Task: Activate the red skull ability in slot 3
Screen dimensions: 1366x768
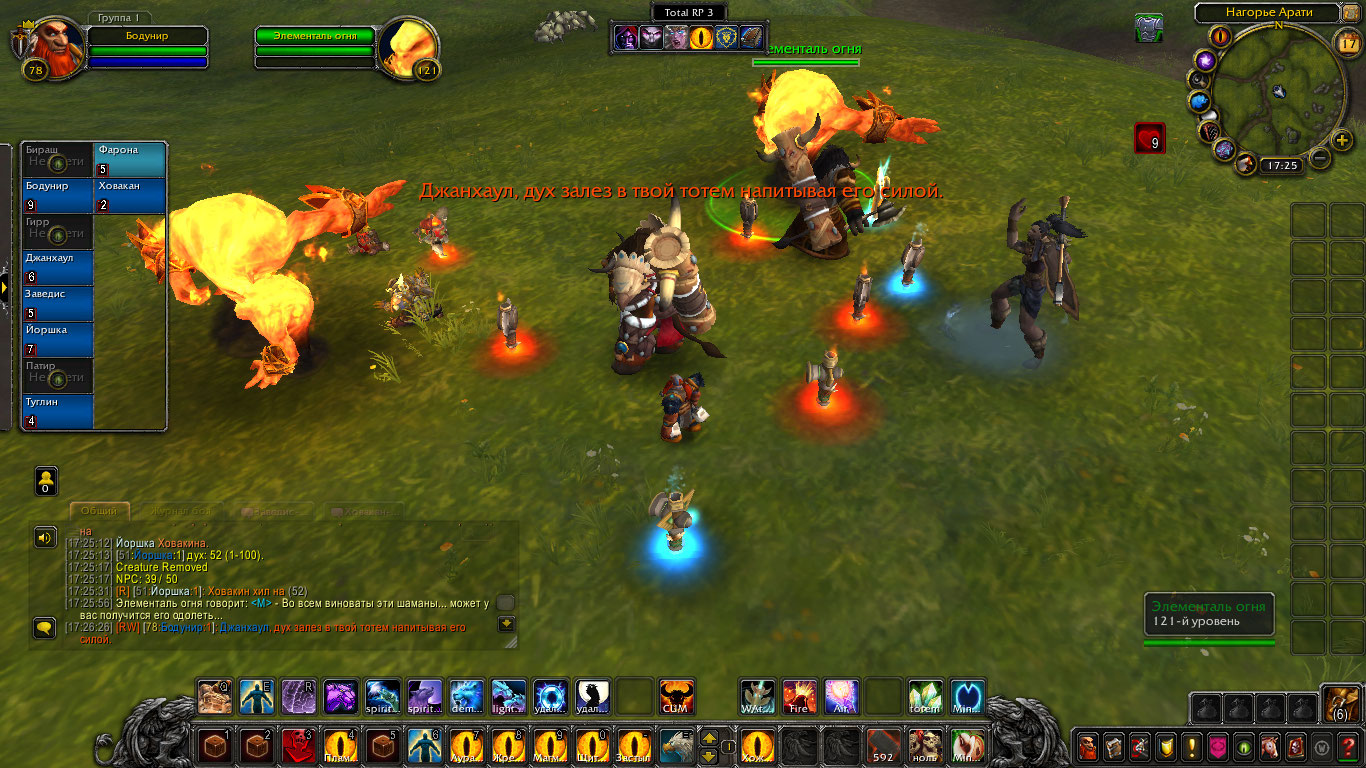Action: (x=297, y=746)
